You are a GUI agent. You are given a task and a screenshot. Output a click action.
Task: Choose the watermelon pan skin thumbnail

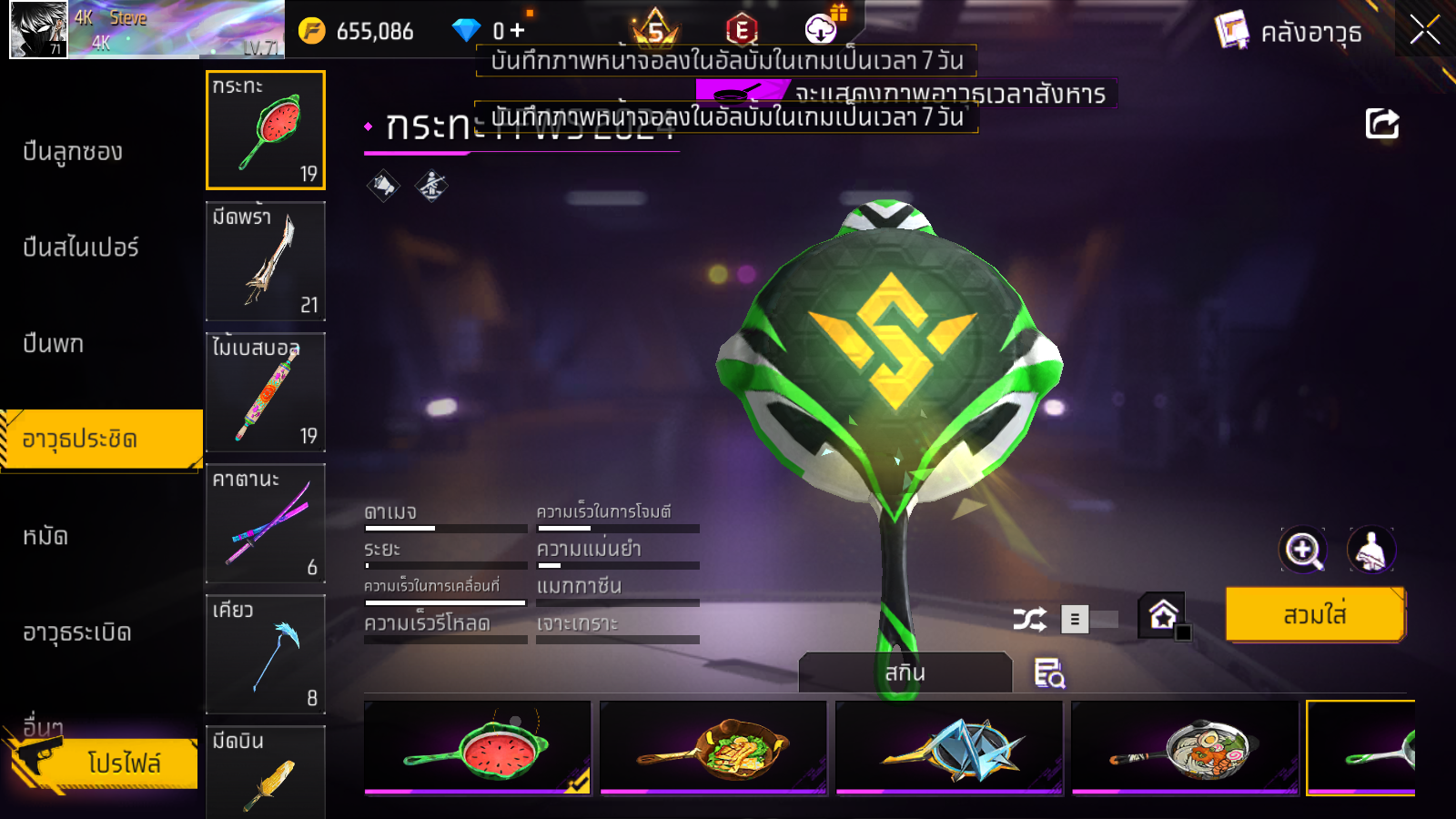click(478, 748)
